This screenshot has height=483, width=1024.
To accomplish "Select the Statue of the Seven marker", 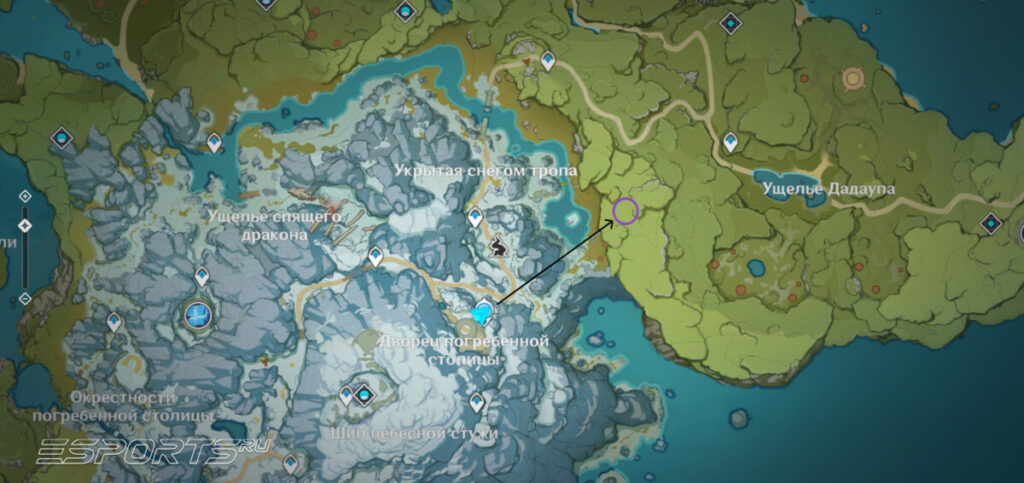I will 199,316.
